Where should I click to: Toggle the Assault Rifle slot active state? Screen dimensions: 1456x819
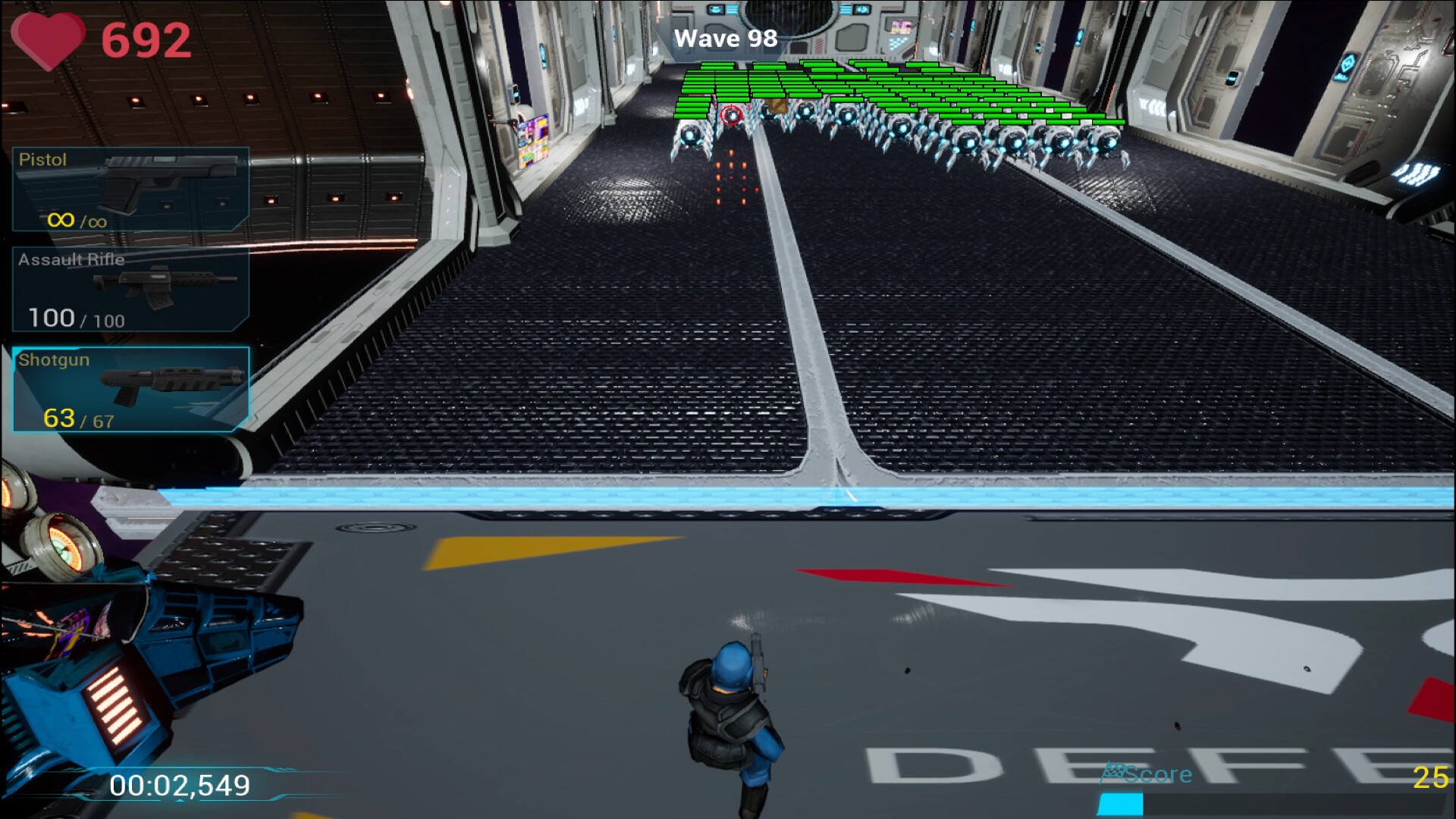point(129,288)
